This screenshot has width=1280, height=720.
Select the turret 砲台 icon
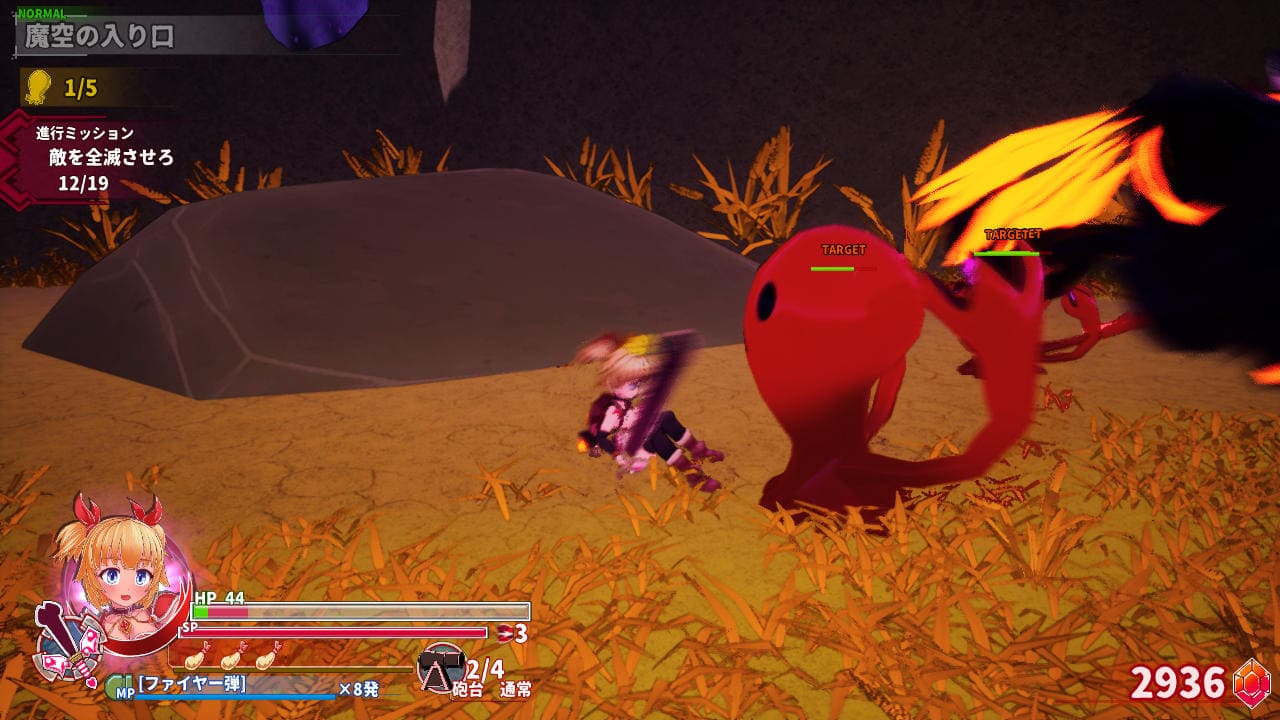(440, 668)
